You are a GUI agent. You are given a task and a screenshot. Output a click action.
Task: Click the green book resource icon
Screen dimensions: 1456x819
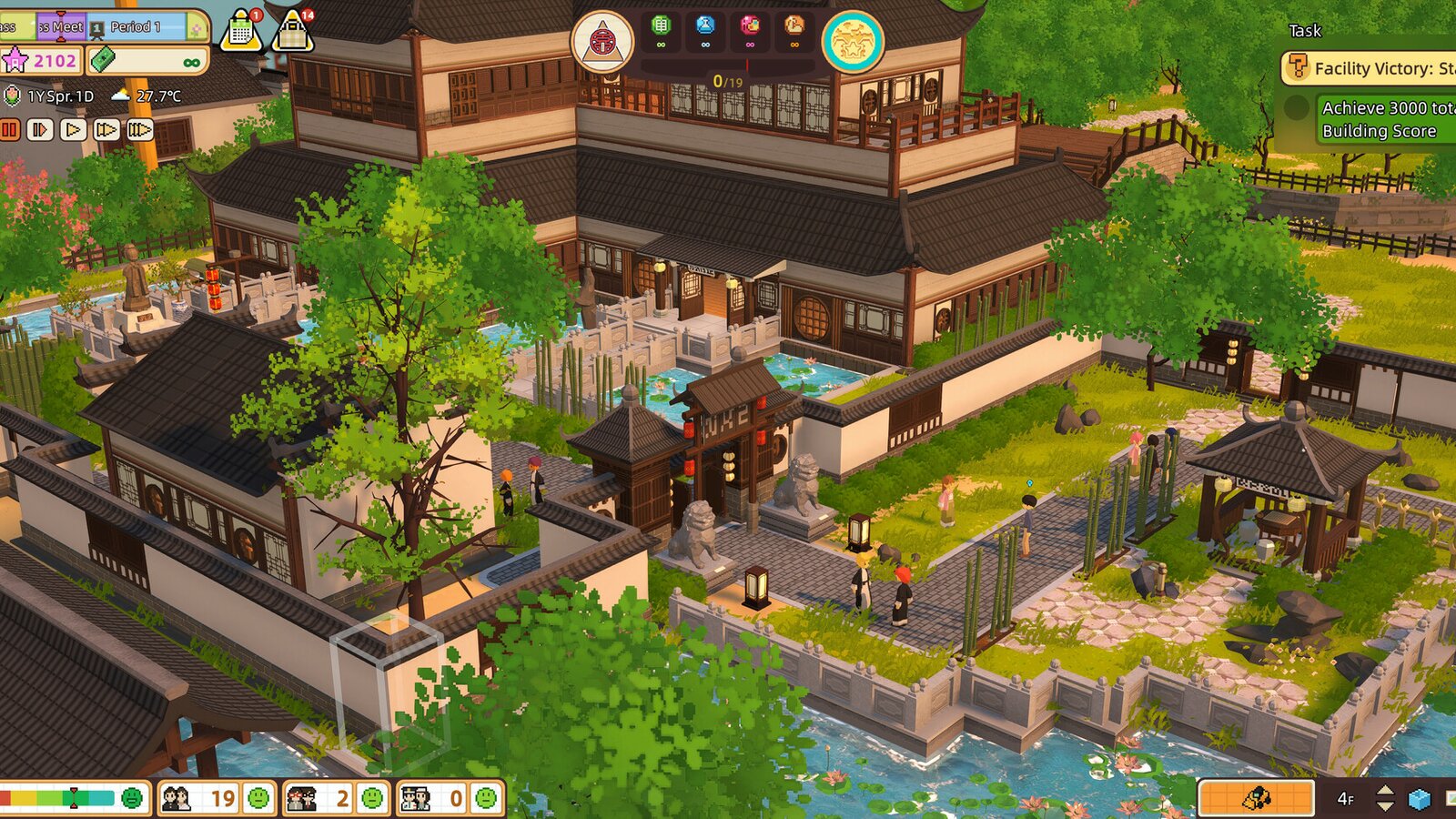[x=661, y=25]
